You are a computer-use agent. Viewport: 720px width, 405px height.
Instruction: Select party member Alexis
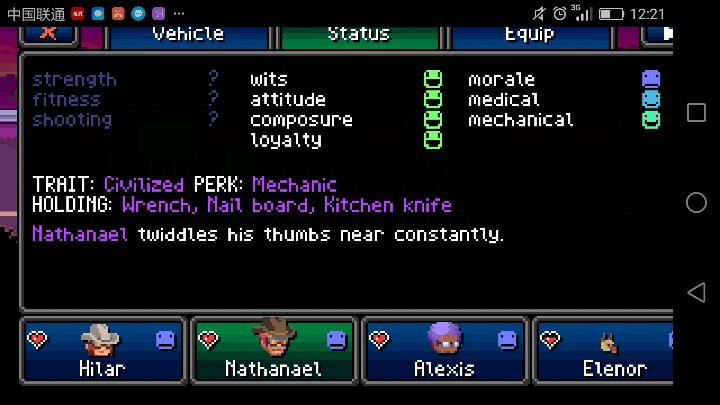click(x=444, y=350)
